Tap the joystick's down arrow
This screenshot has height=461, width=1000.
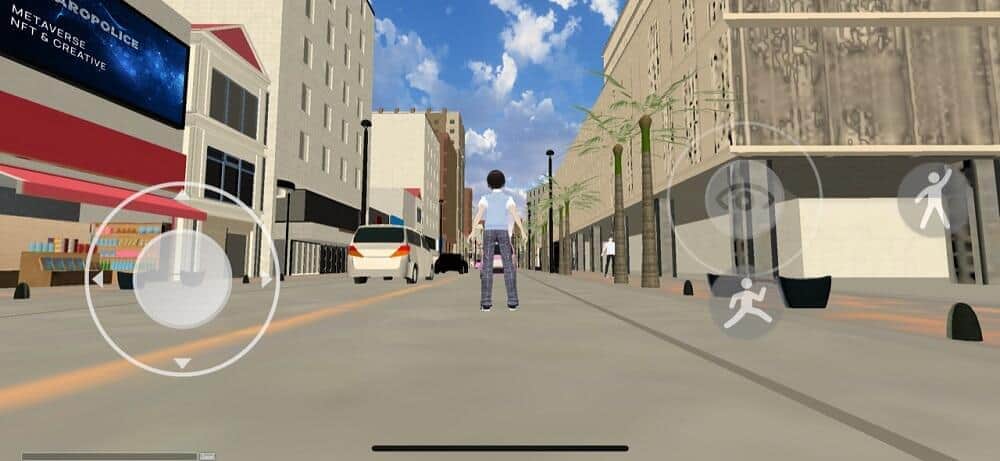(x=182, y=363)
